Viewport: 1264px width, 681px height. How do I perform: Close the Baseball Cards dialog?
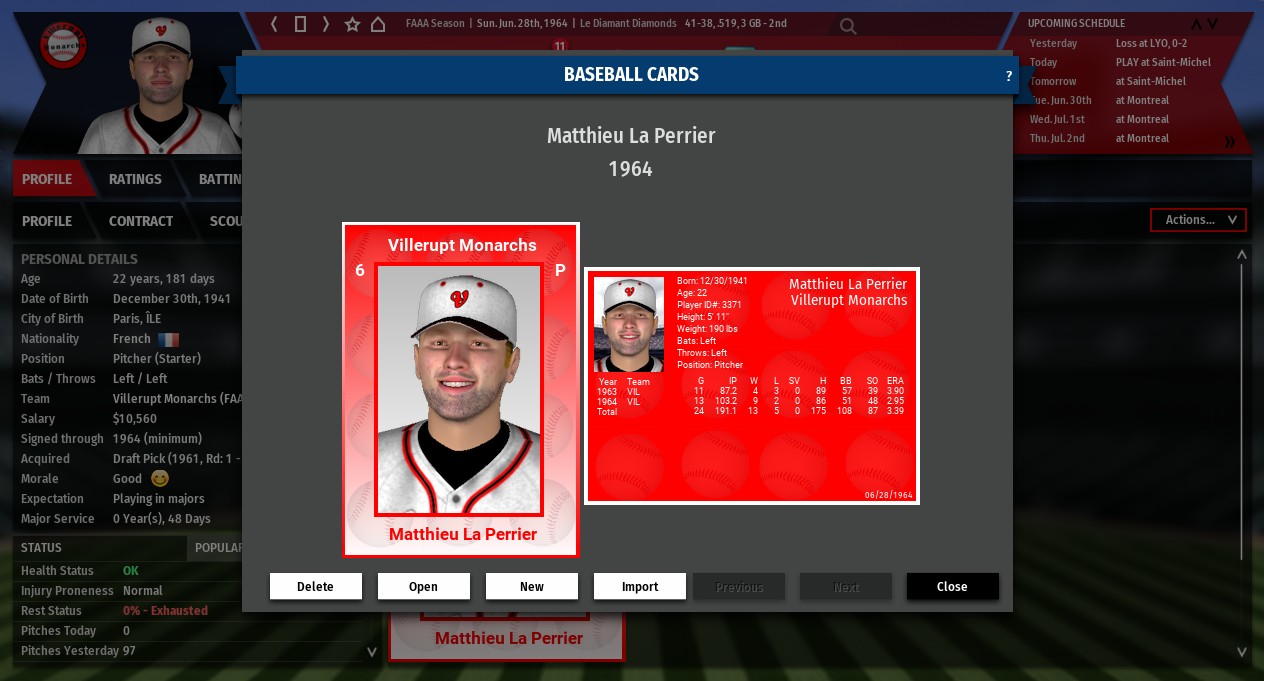[952, 587]
